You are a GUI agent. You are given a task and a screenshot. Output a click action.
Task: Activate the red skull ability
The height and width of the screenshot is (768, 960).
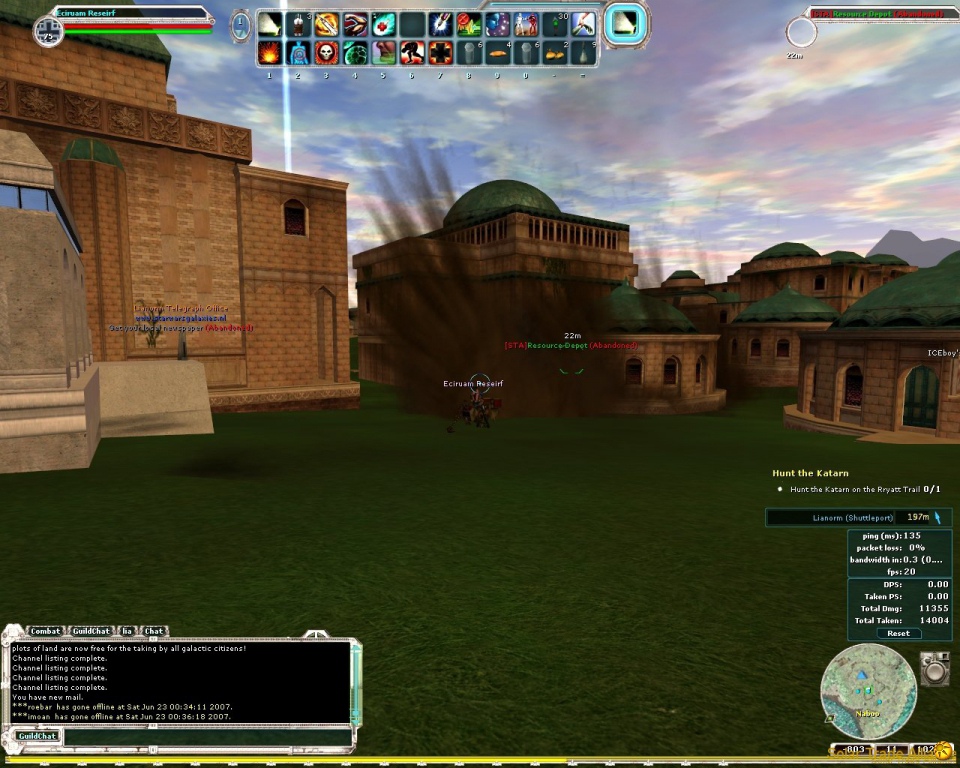tap(326, 52)
